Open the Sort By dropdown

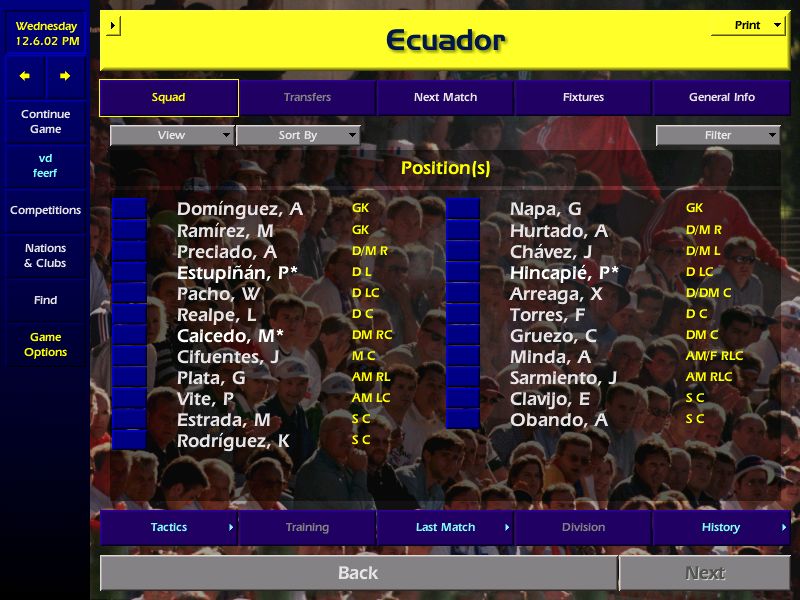pyautogui.click(x=298, y=135)
